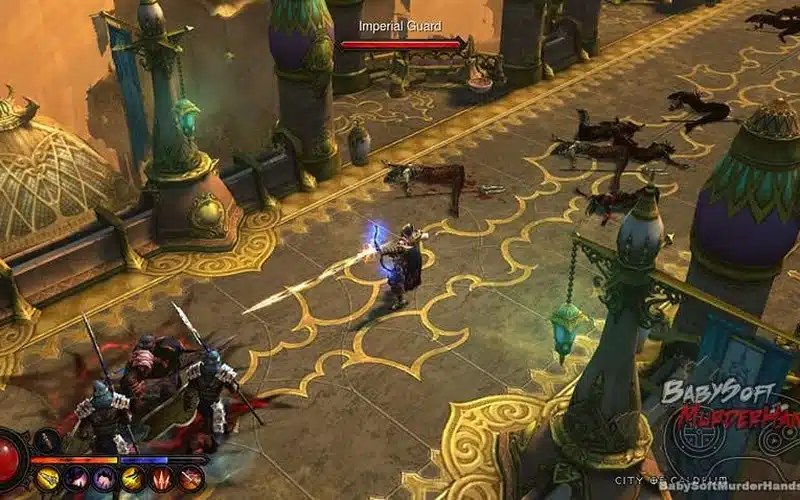Activate the yellow arrow skill icon
Viewport: 800px width, 500px height.
click(47, 480)
